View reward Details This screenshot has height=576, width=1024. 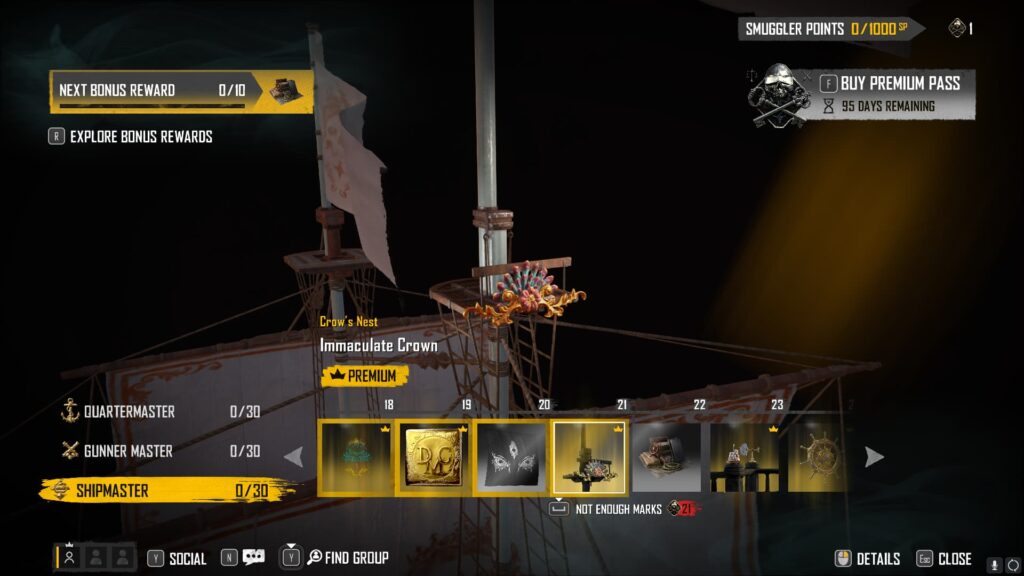(868, 559)
